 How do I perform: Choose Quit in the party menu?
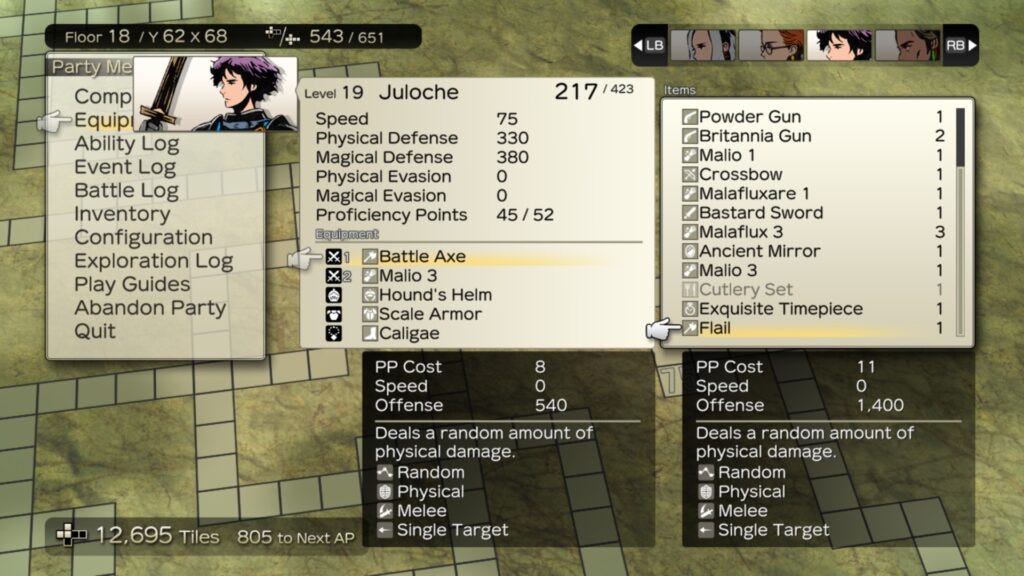tap(95, 331)
